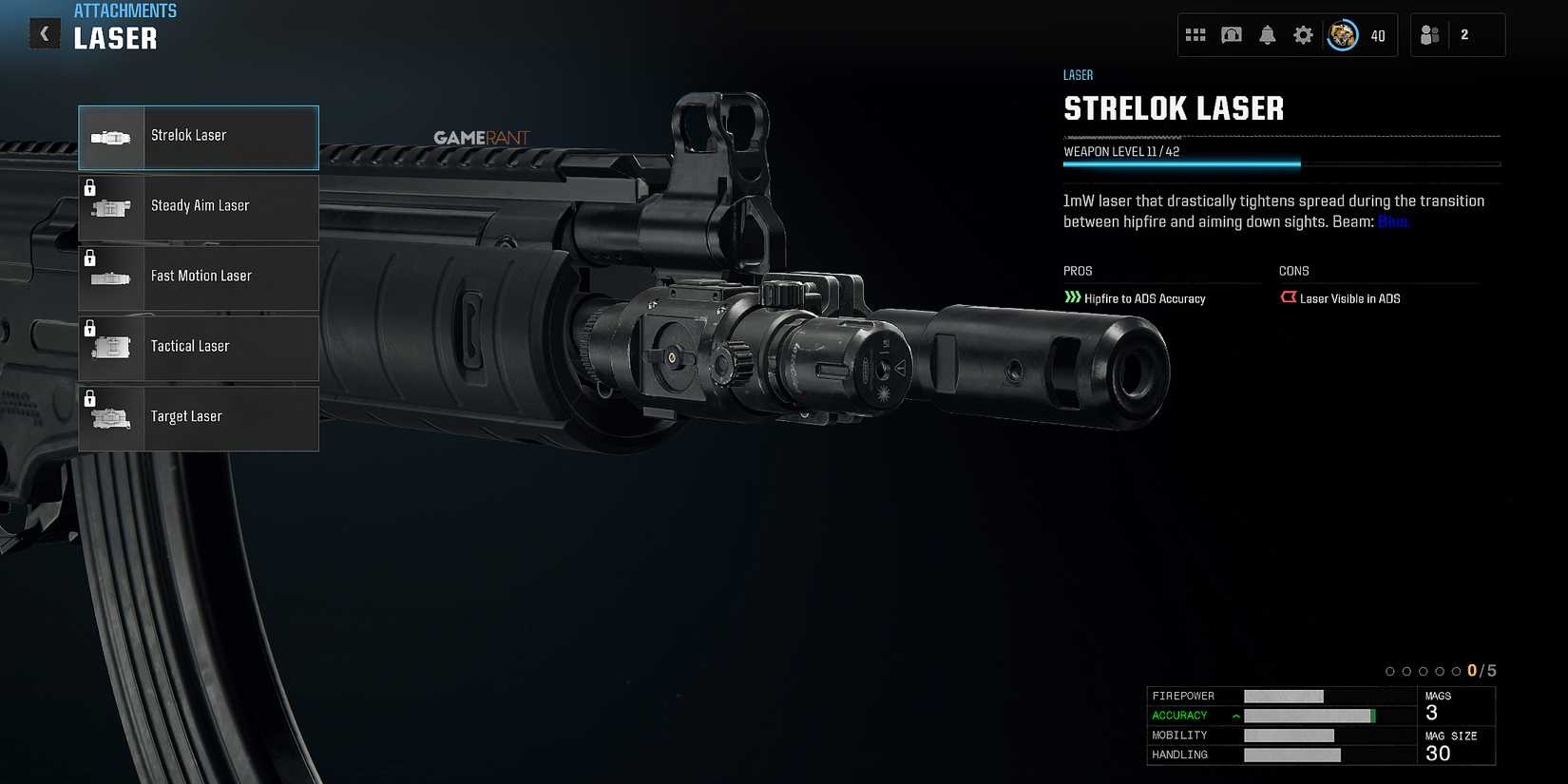Click the first attachment slot circle indicator

tap(1389, 670)
